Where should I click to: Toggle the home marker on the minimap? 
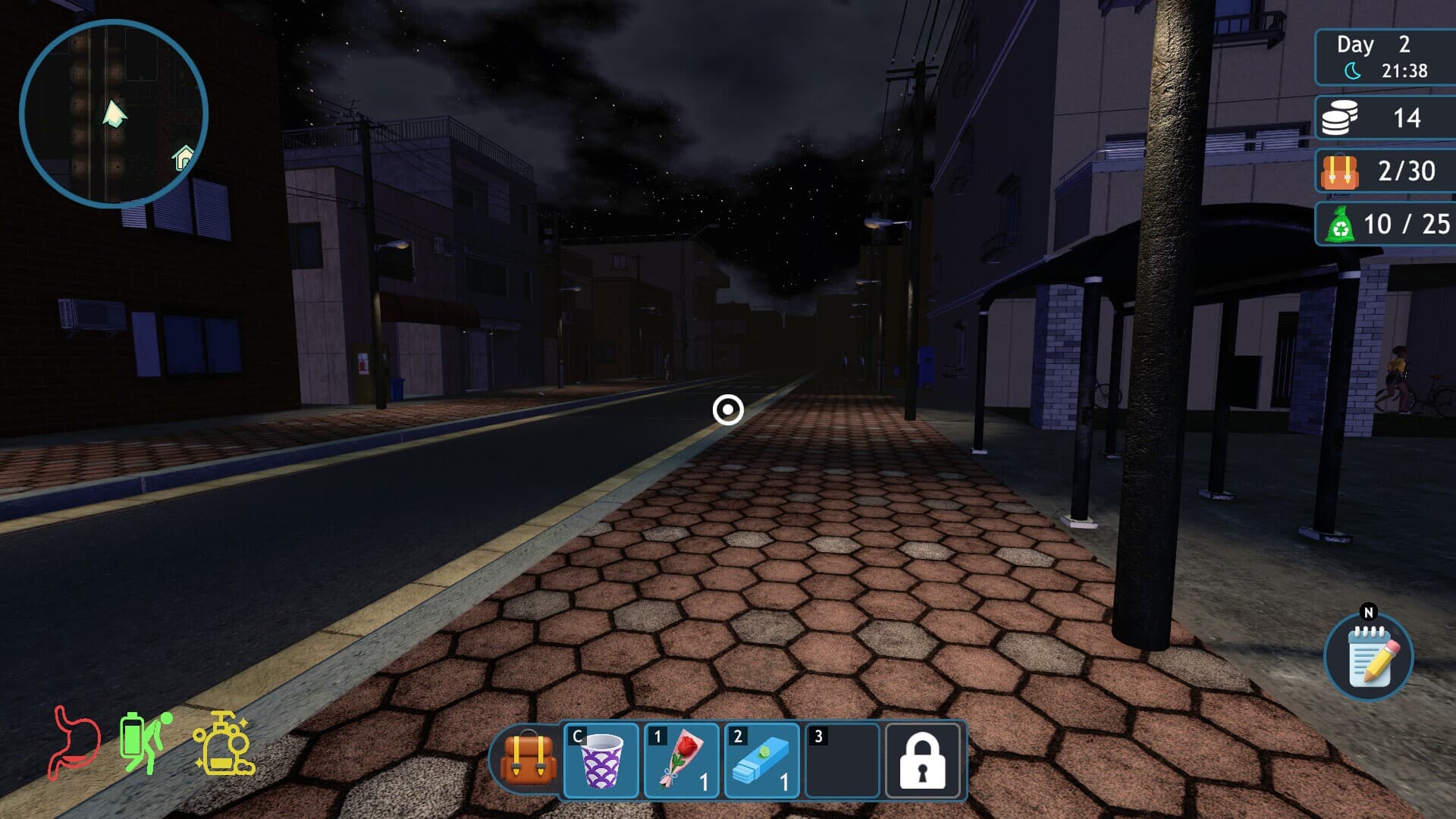click(180, 157)
